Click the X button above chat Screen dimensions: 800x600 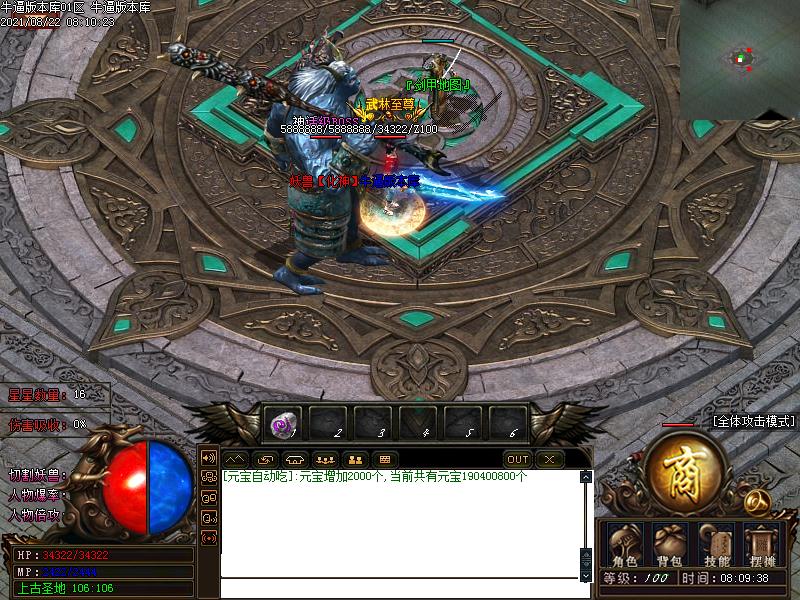point(549,459)
